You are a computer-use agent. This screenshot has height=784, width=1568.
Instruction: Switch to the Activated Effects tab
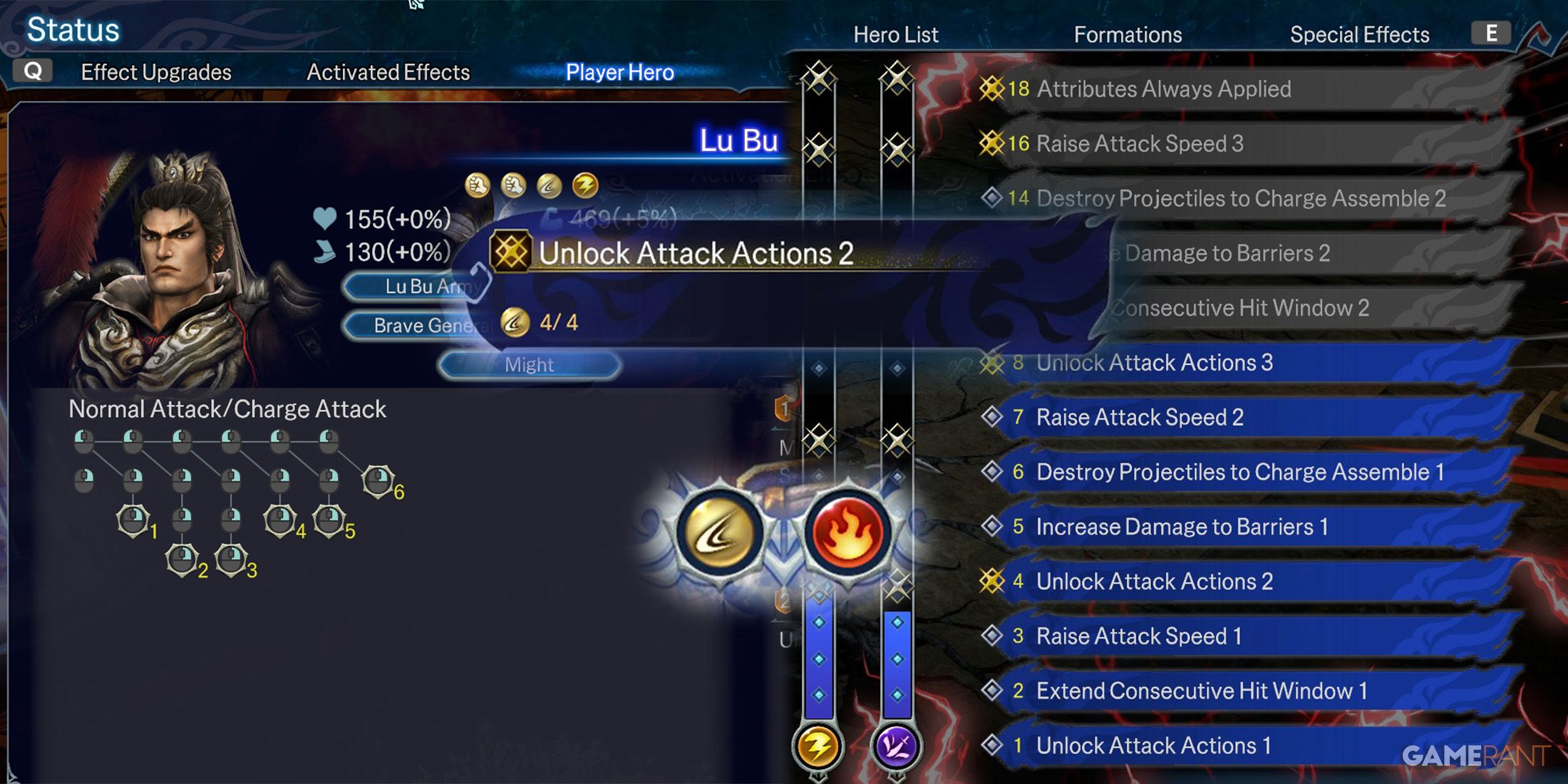[x=388, y=72]
